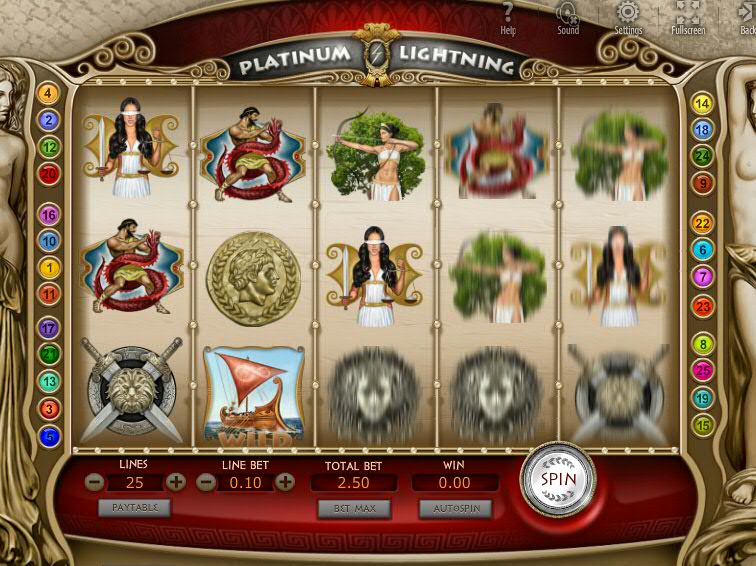Open the Settings gear
This screenshot has height=566, width=756.
pyautogui.click(x=628, y=17)
